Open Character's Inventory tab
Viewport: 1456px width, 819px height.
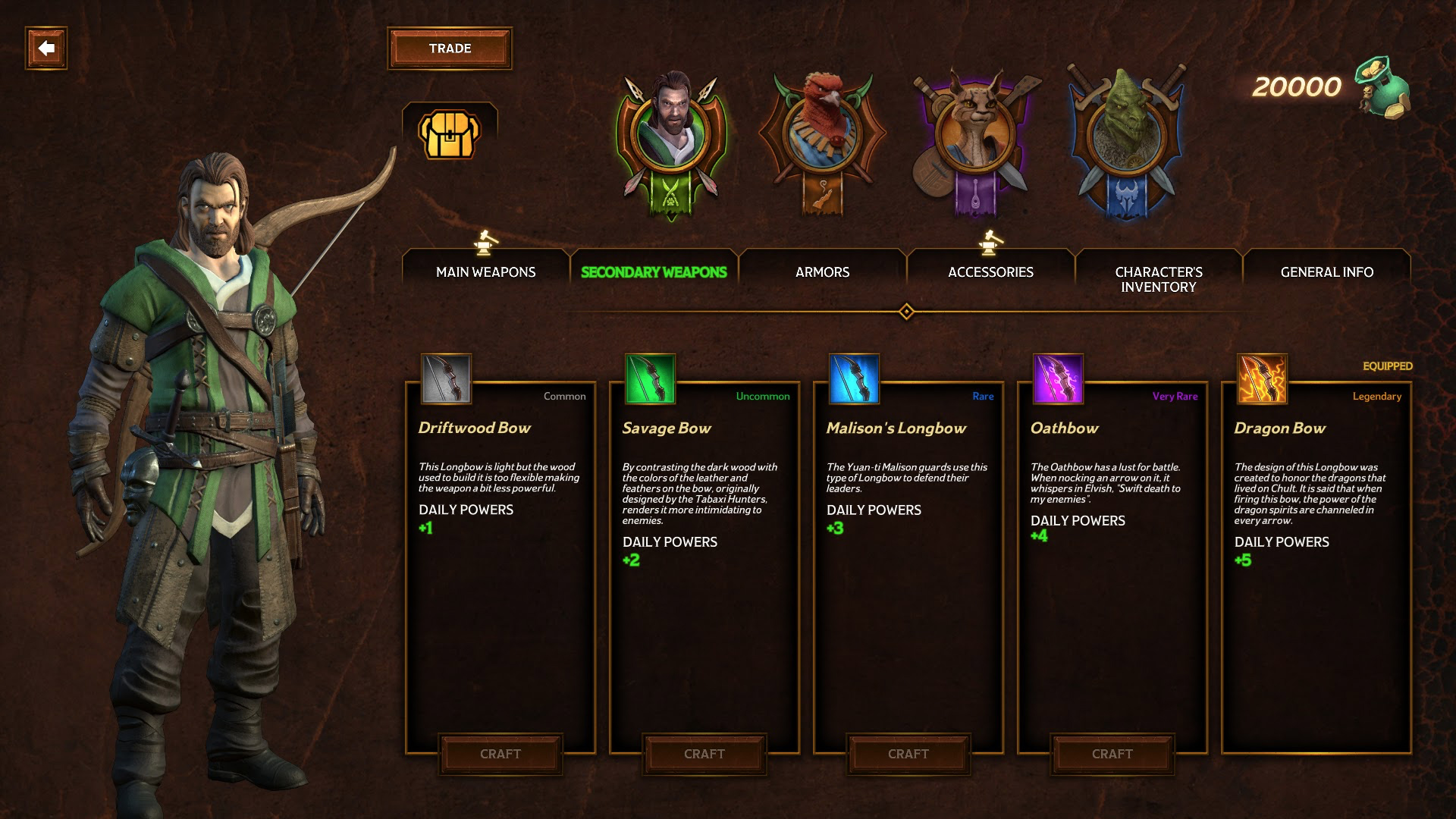click(x=1159, y=279)
